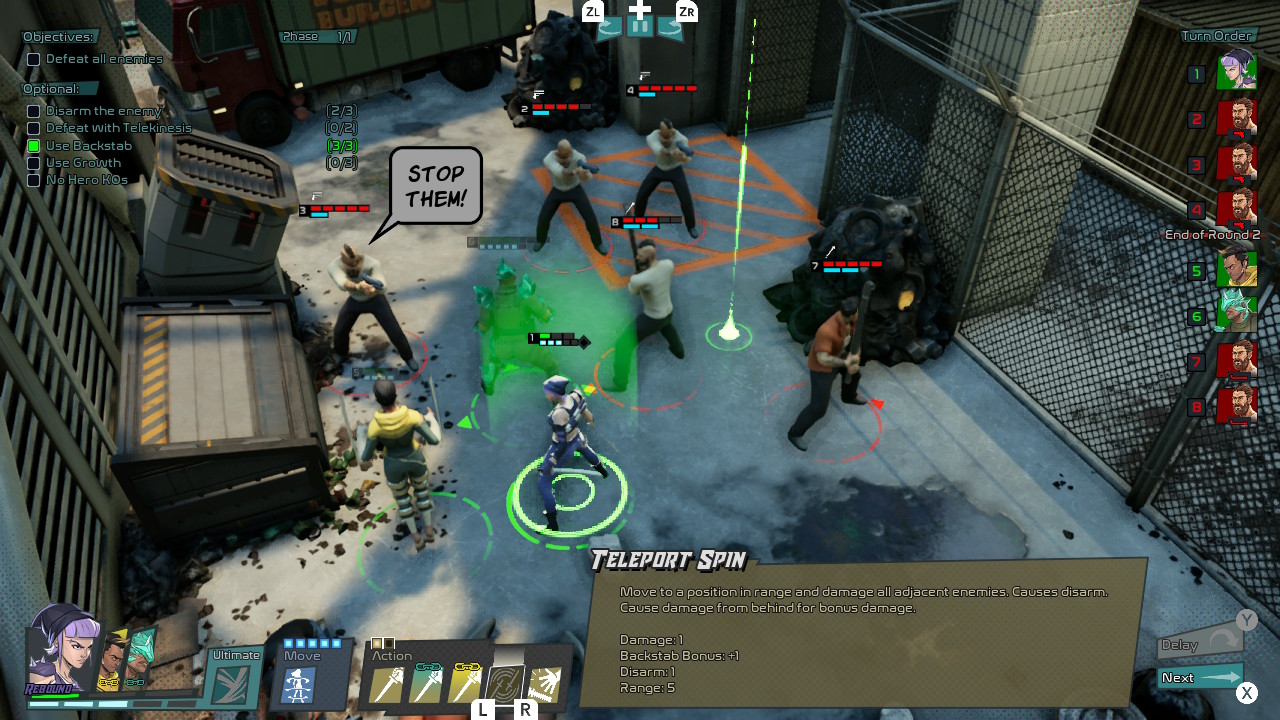Pick the yellow chained dagger ability

pos(465,685)
